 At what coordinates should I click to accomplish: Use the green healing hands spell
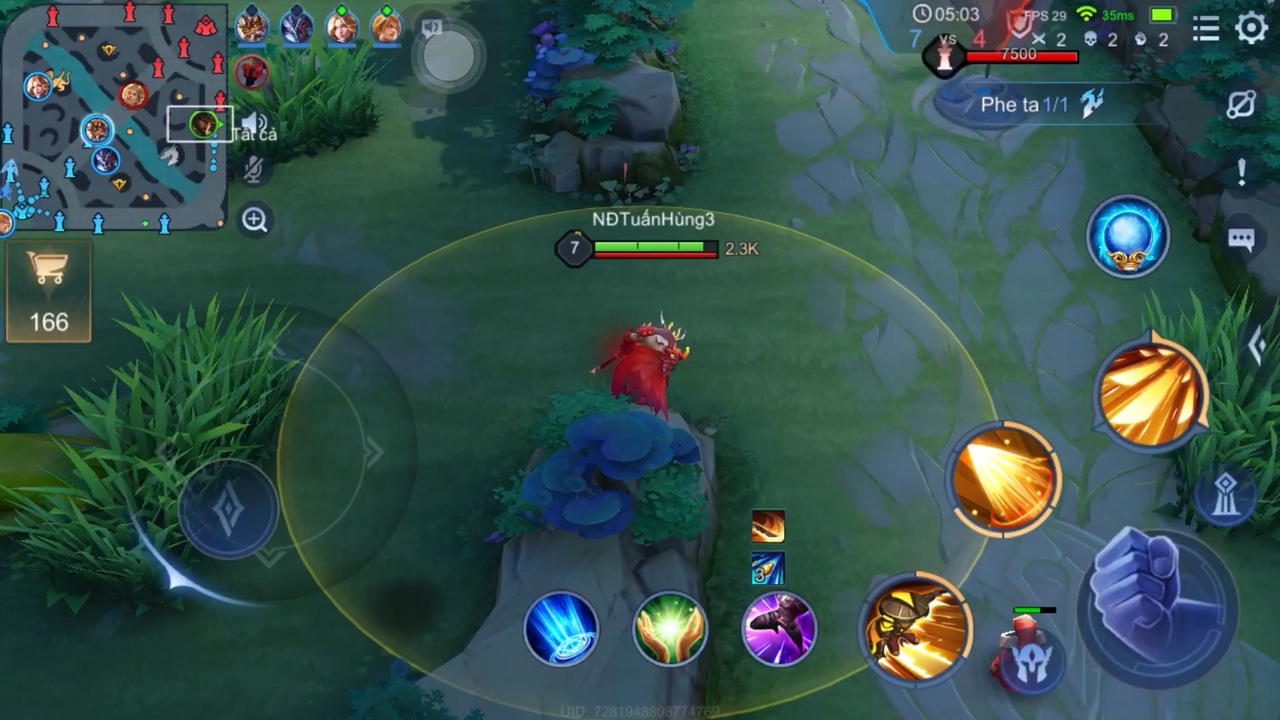[x=670, y=628]
